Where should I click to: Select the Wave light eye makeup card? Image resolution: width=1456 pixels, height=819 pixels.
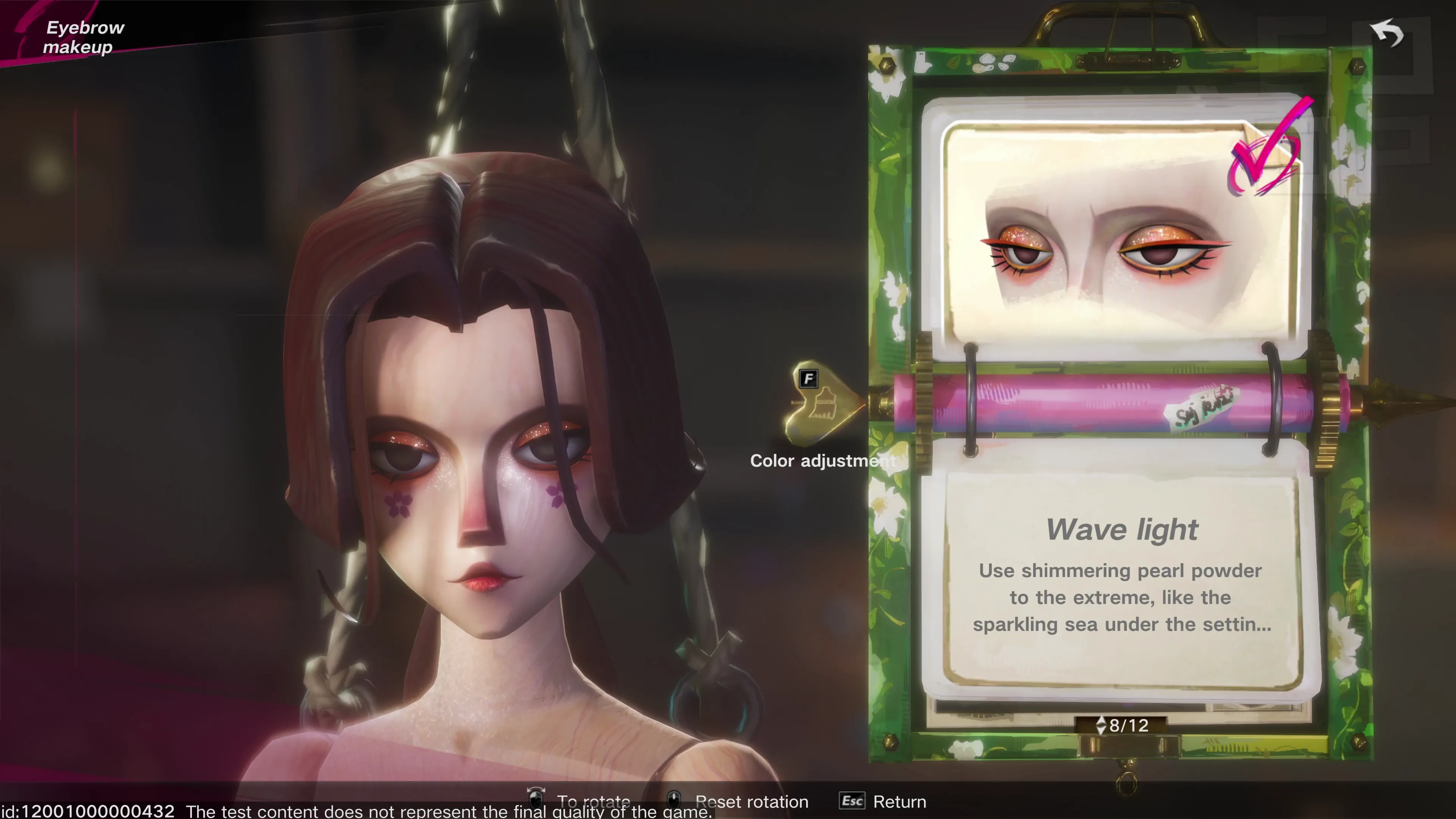tap(1122, 232)
